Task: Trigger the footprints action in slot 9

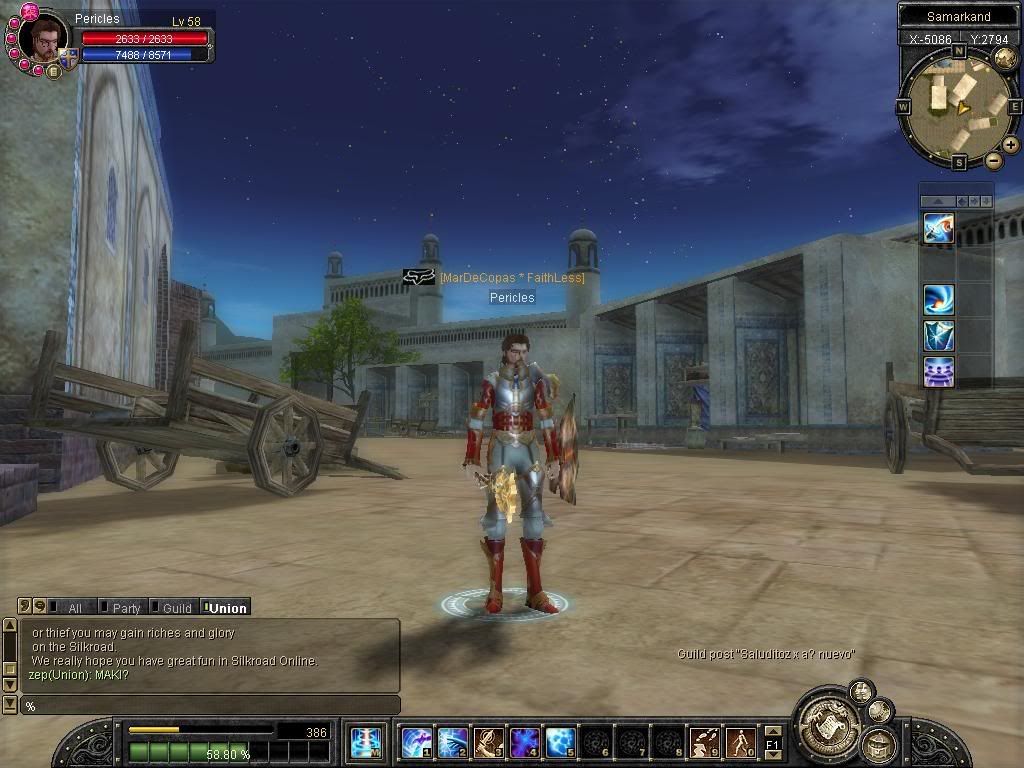Action: click(x=704, y=742)
